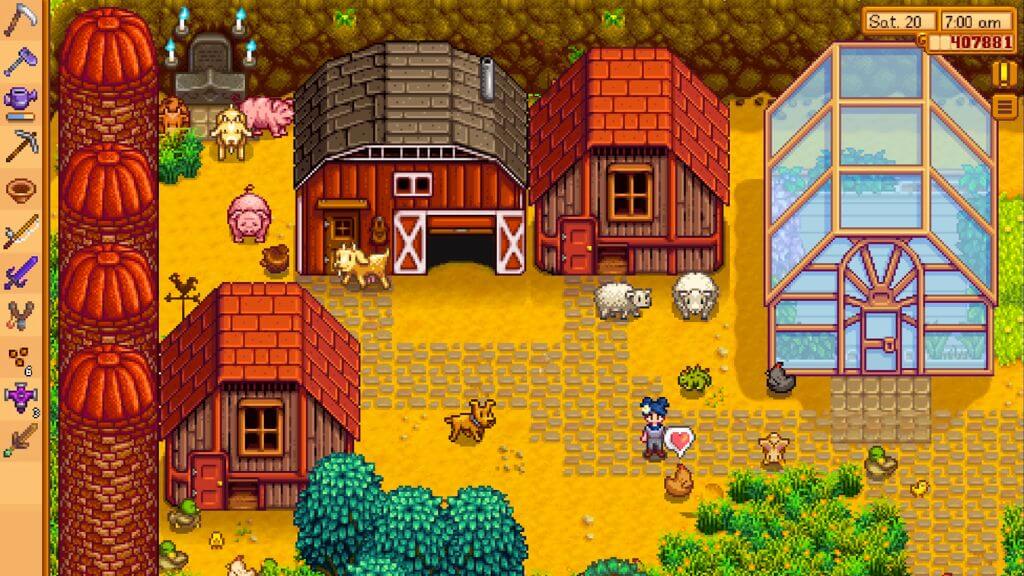The height and width of the screenshot is (576, 1024).
Task: Equip the axe tool
Action: (x=20, y=60)
